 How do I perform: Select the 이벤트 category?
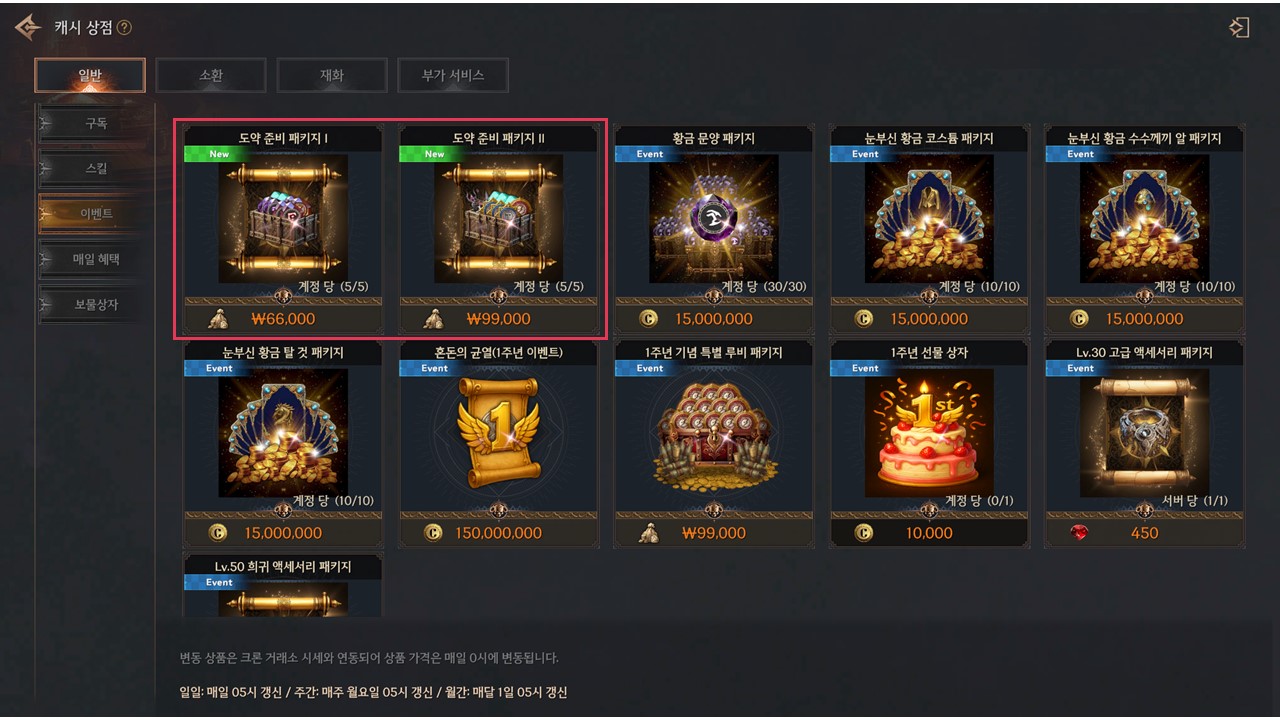(x=96, y=214)
